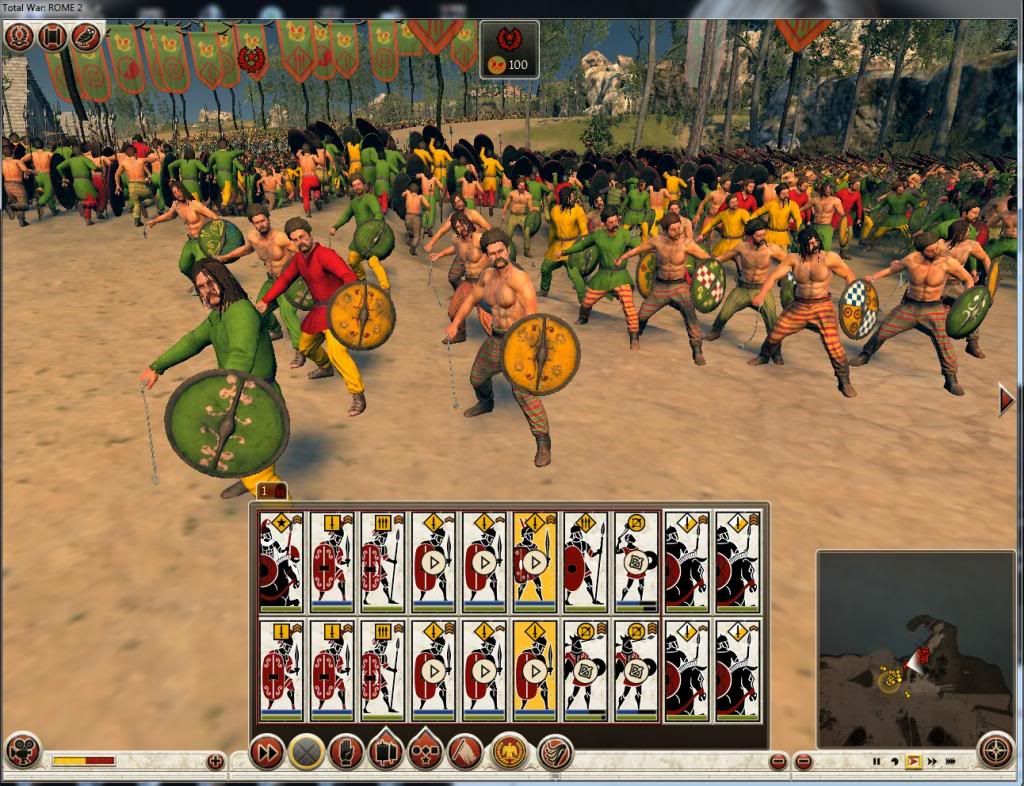Select the top-row yellow highlighted unit card
This screenshot has height=786, width=1024.
(535, 560)
